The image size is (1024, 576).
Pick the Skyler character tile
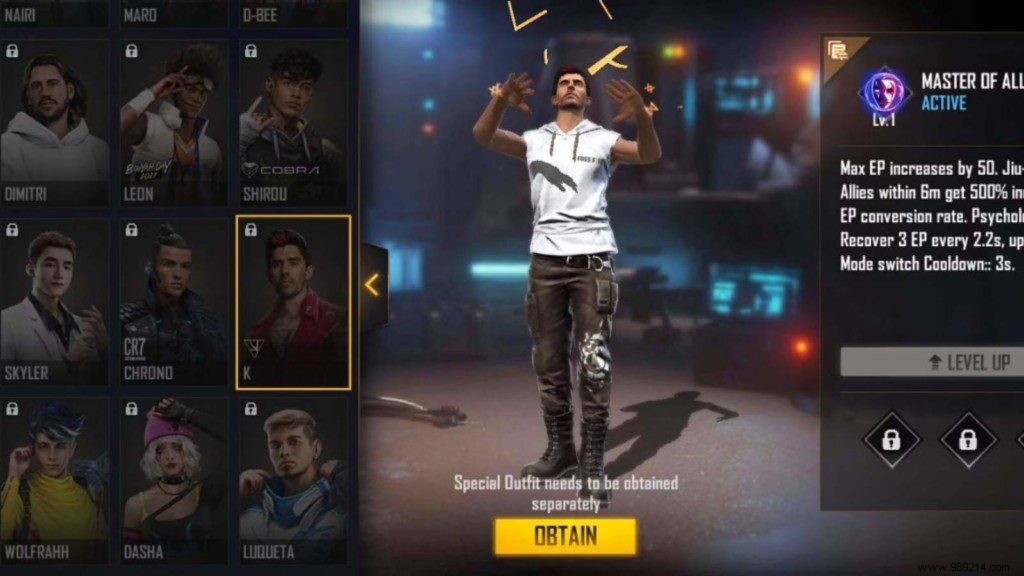pos(54,302)
